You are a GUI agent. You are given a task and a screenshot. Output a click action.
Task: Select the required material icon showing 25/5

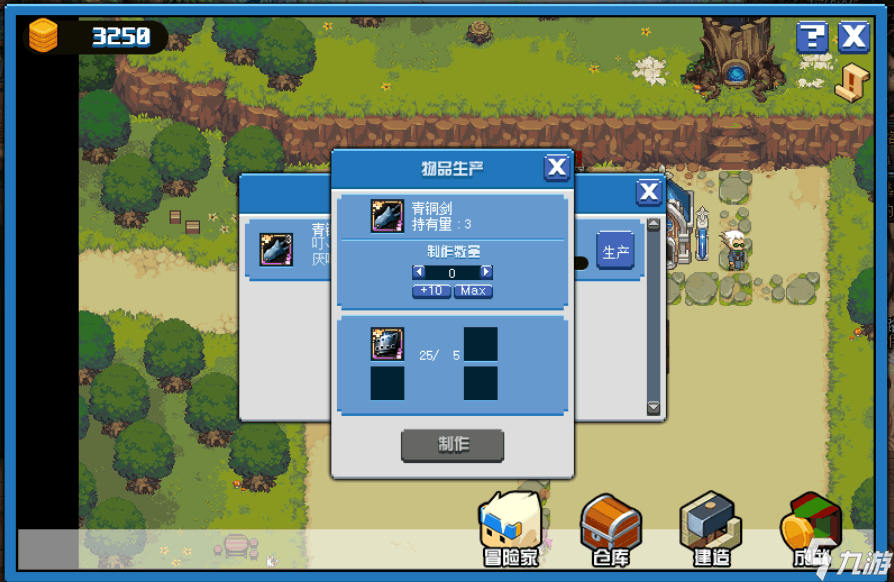[387, 344]
